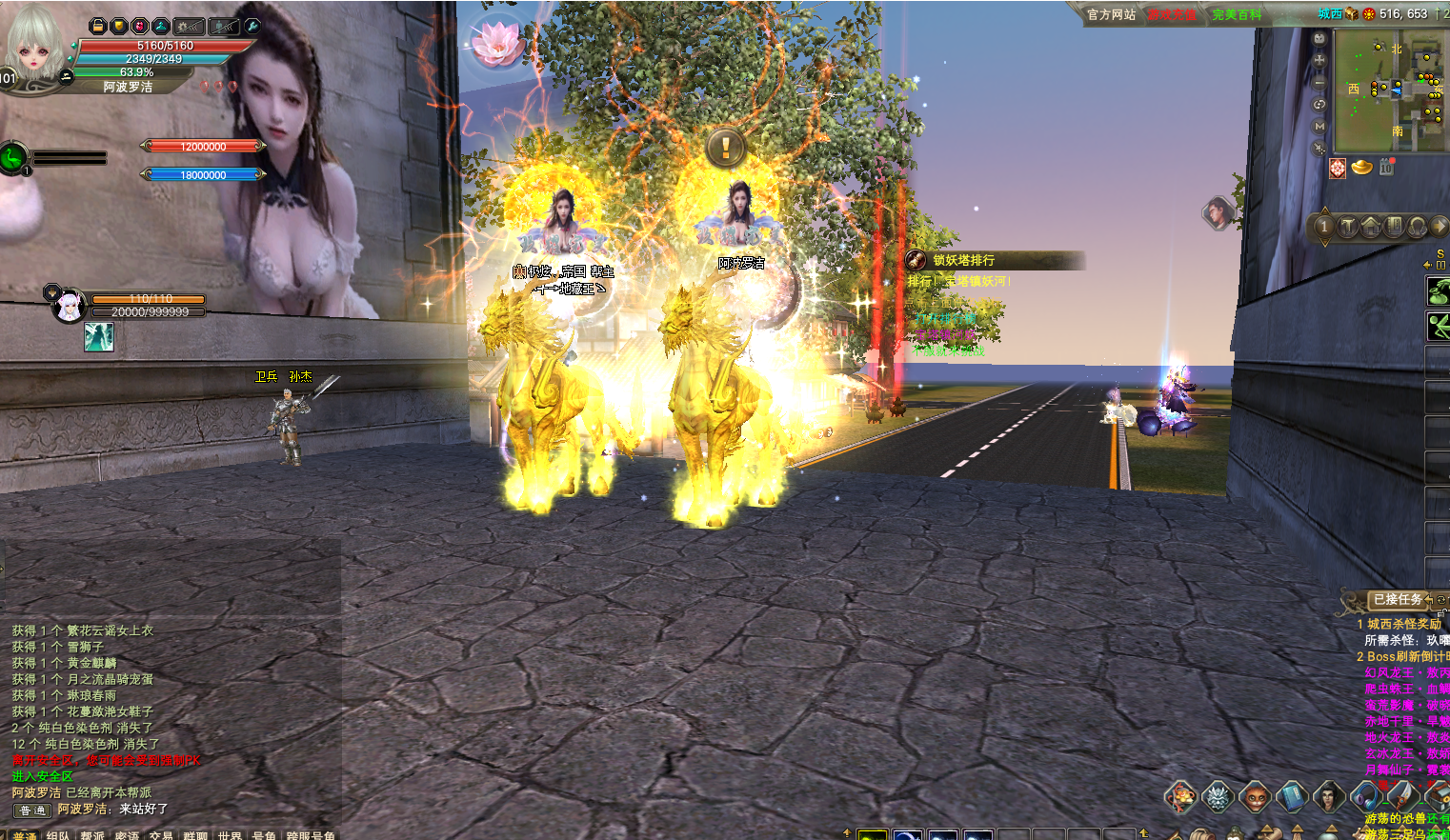Click the minimap's round M map button
Screen dimensions: 1450x840
click(x=1319, y=126)
